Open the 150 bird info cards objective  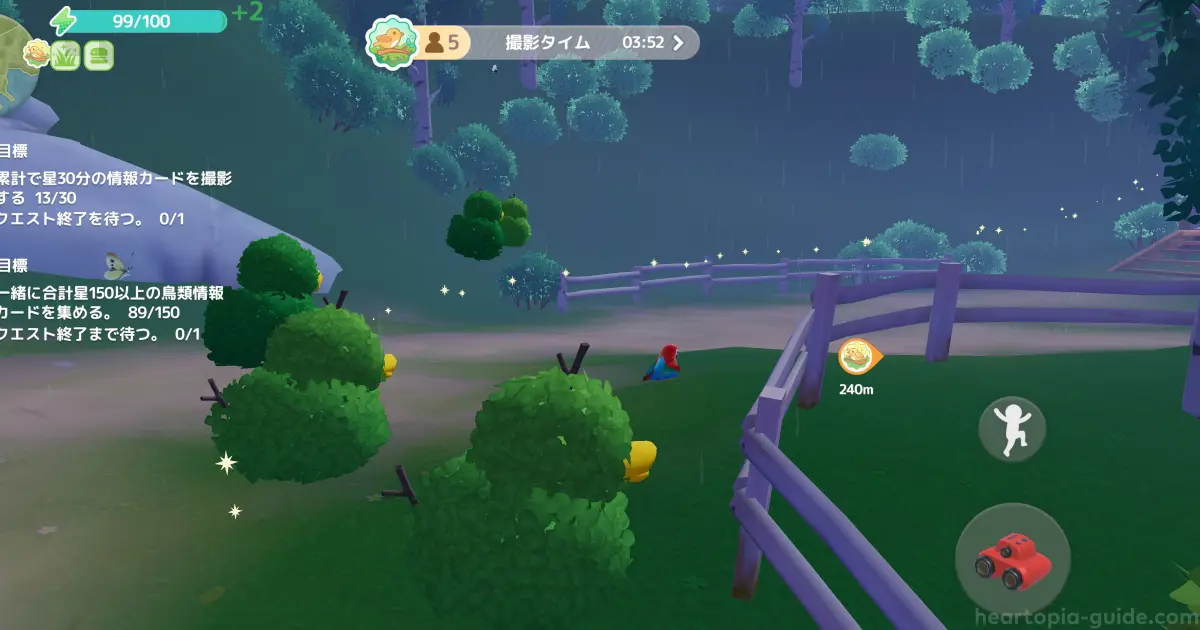point(112,303)
